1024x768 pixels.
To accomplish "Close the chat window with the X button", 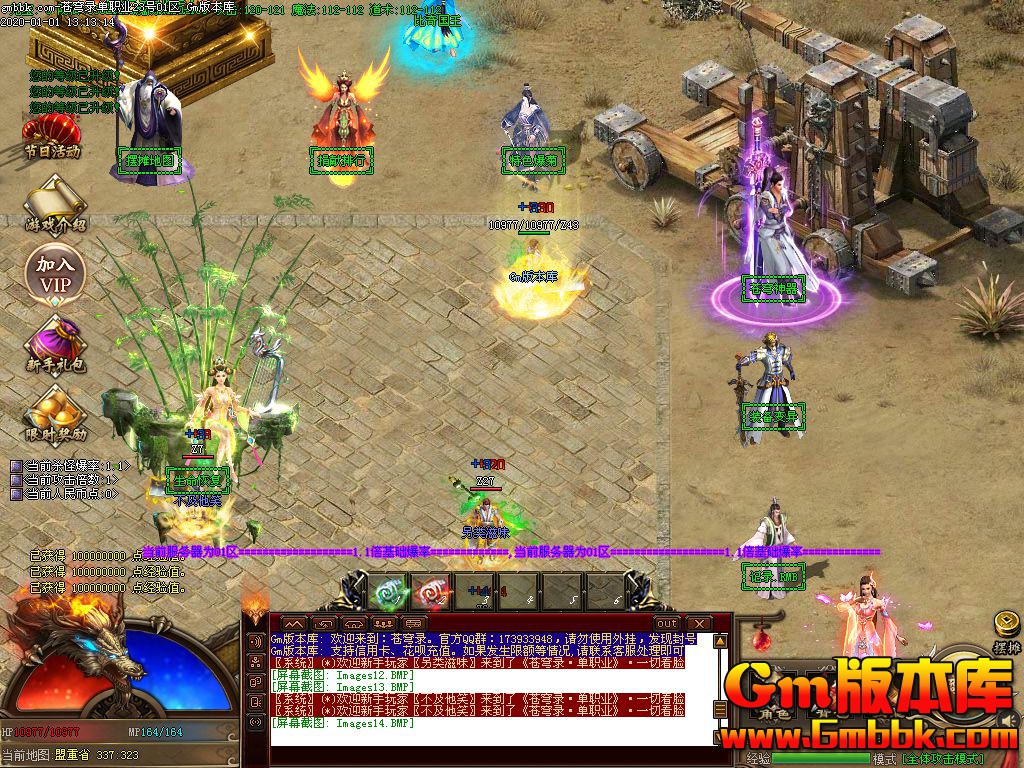I will 698,623.
